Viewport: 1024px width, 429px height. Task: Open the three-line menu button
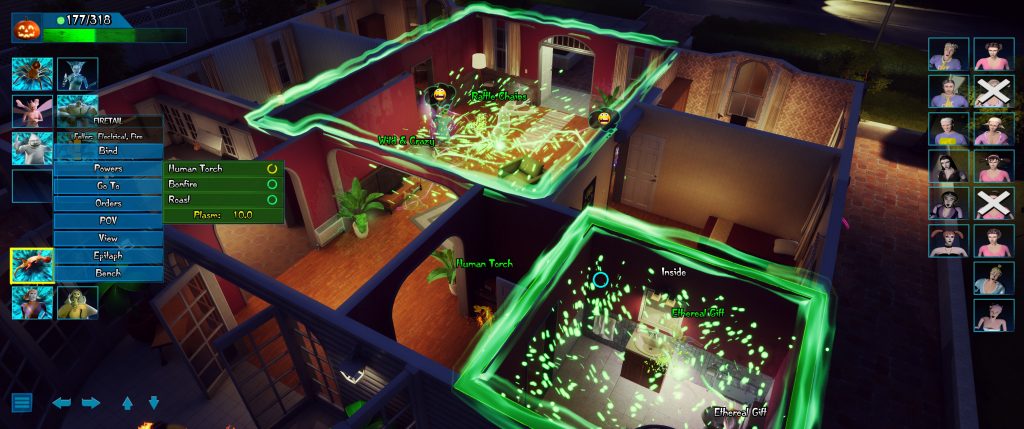pos(23,403)
